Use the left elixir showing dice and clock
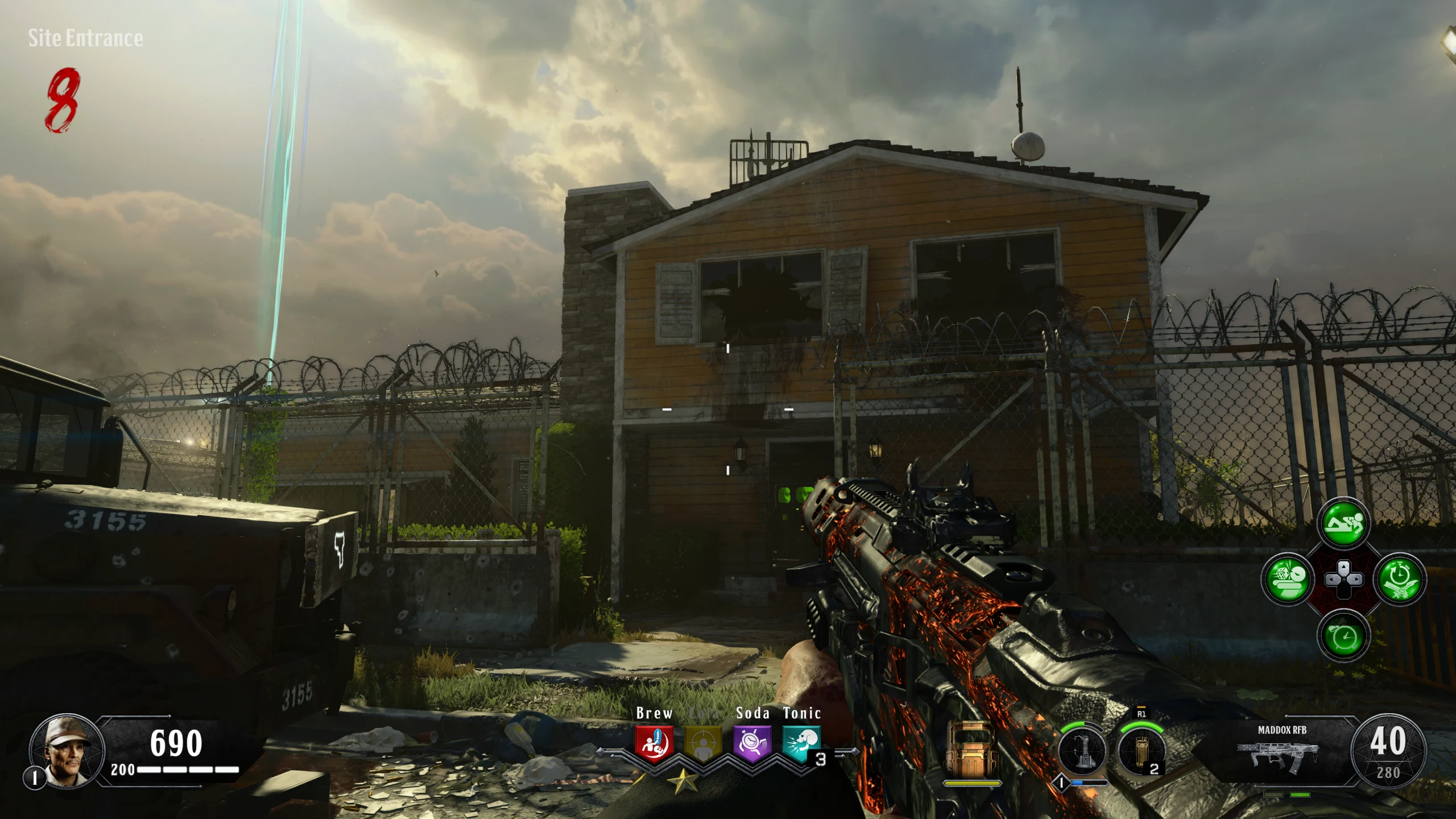Screen dimensions: 1456x819 (x=1288, y=580)
